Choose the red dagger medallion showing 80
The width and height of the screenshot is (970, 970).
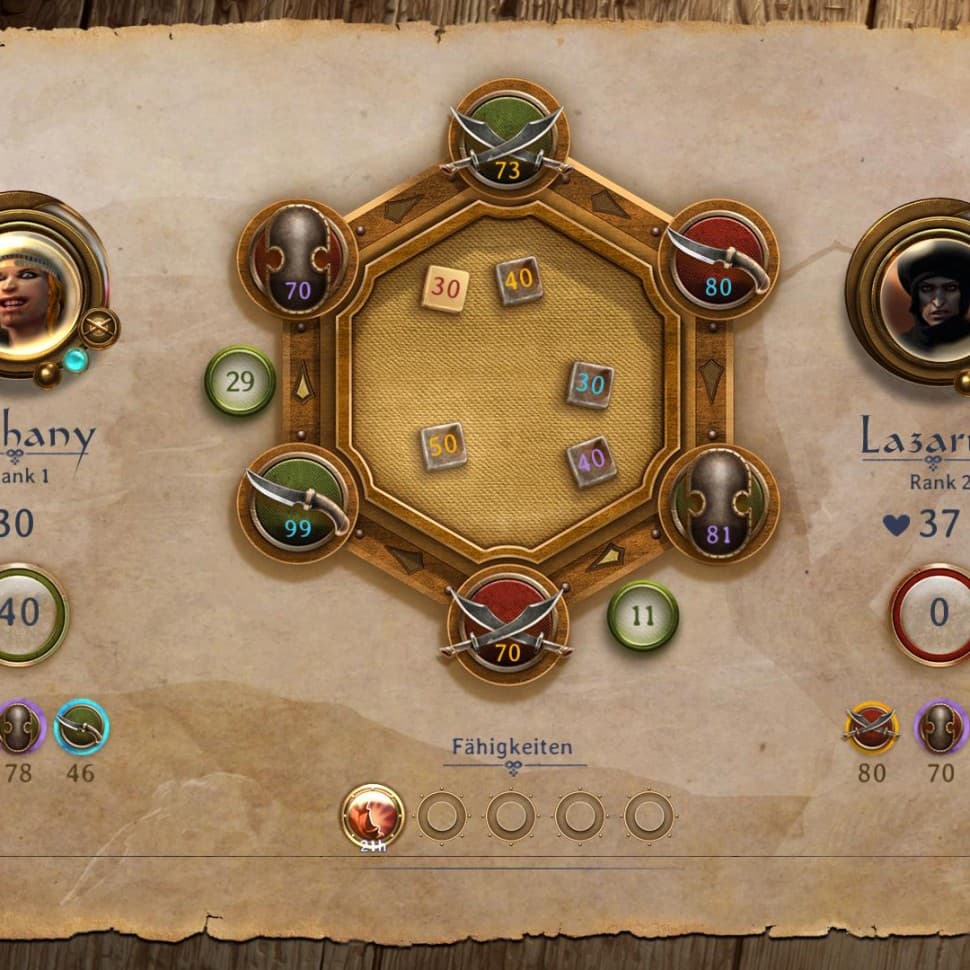click(718, 260)
